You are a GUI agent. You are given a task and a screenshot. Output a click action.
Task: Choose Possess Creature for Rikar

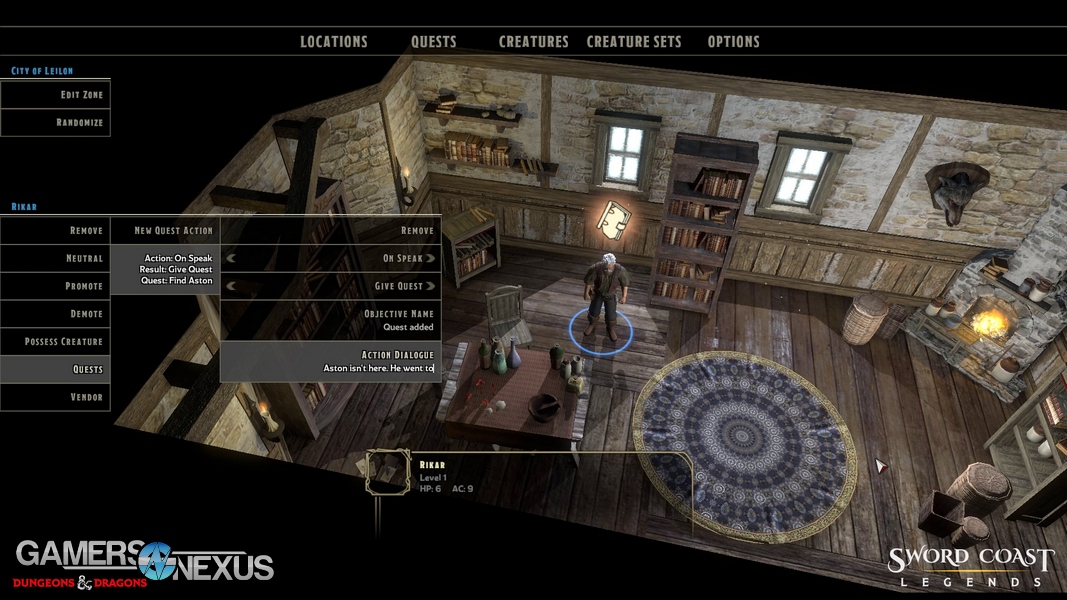56,342
